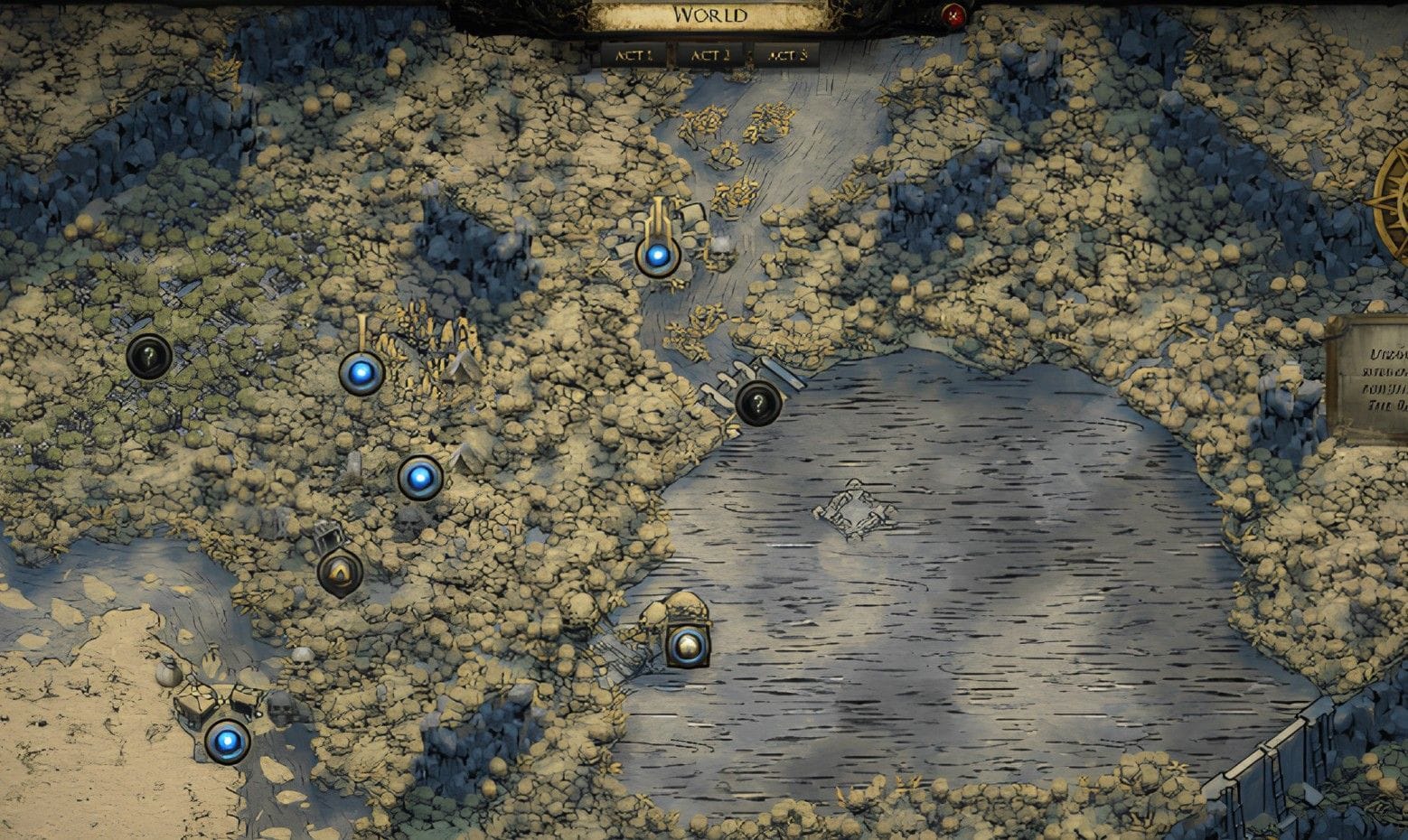This screenshot has height=840, width=1408.
Task: Click the waypoint south of the village huts
Action: pos(421,479)
